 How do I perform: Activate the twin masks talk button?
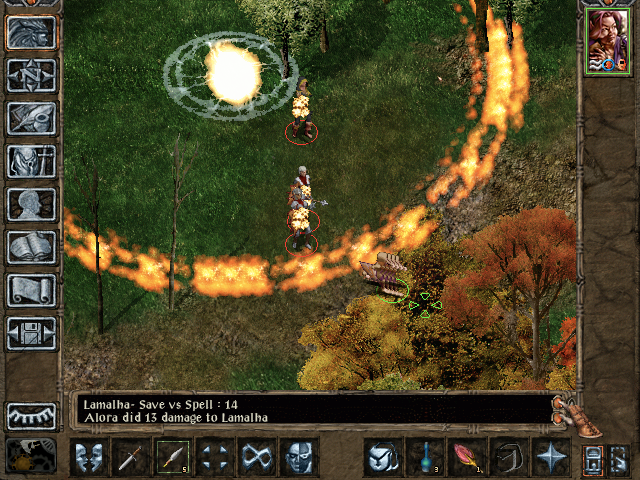(89, 458)
